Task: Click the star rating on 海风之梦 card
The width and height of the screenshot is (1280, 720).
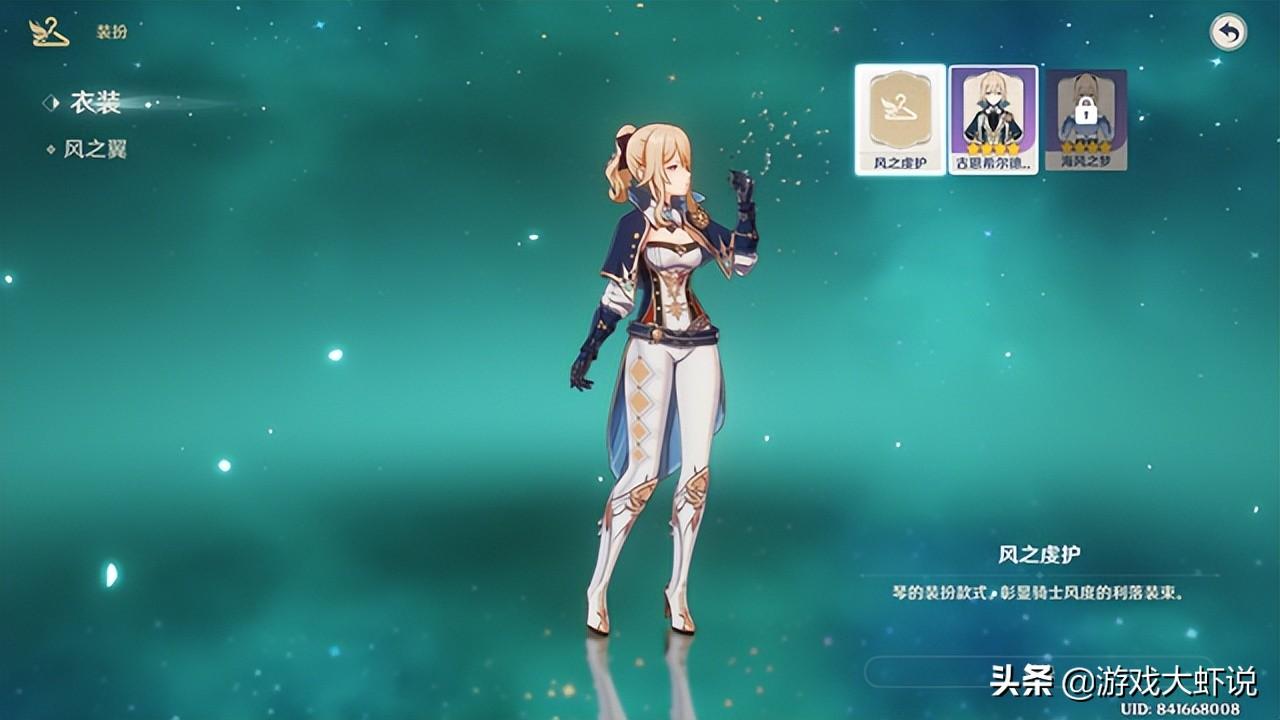Action: (1089, 147)
